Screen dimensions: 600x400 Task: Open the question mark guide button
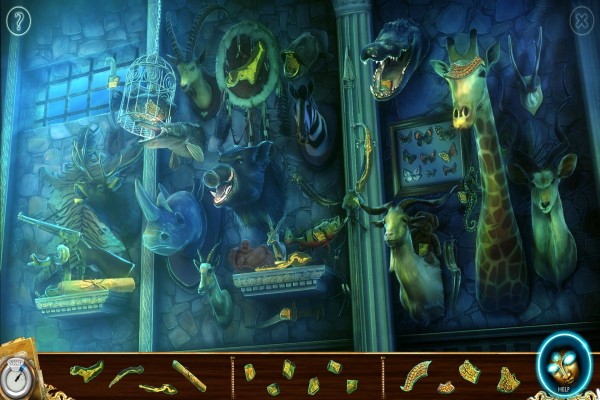tap(17, 21)
